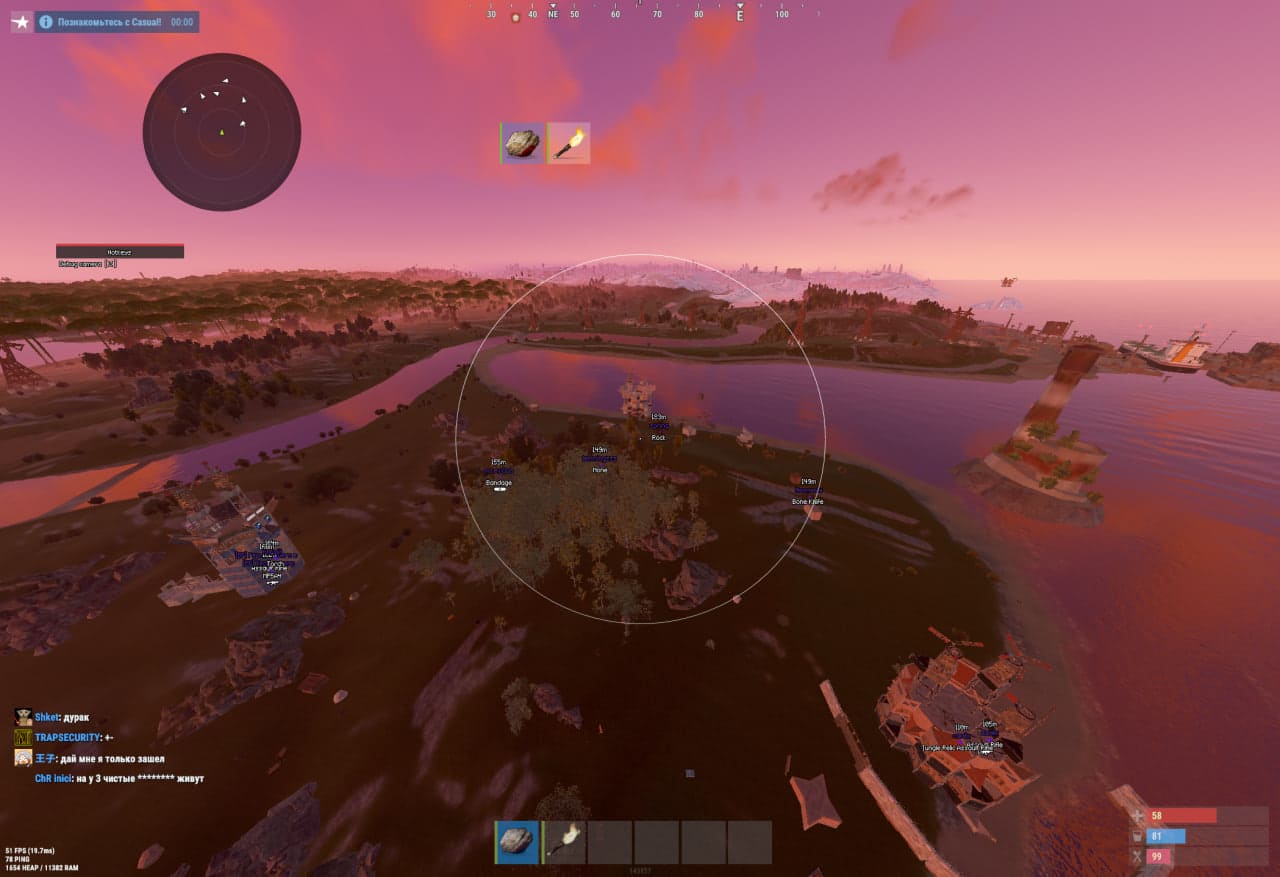The image size is (1280, 877).
Task: Click the rock icon in the floating item overlay
Action: 522,143
